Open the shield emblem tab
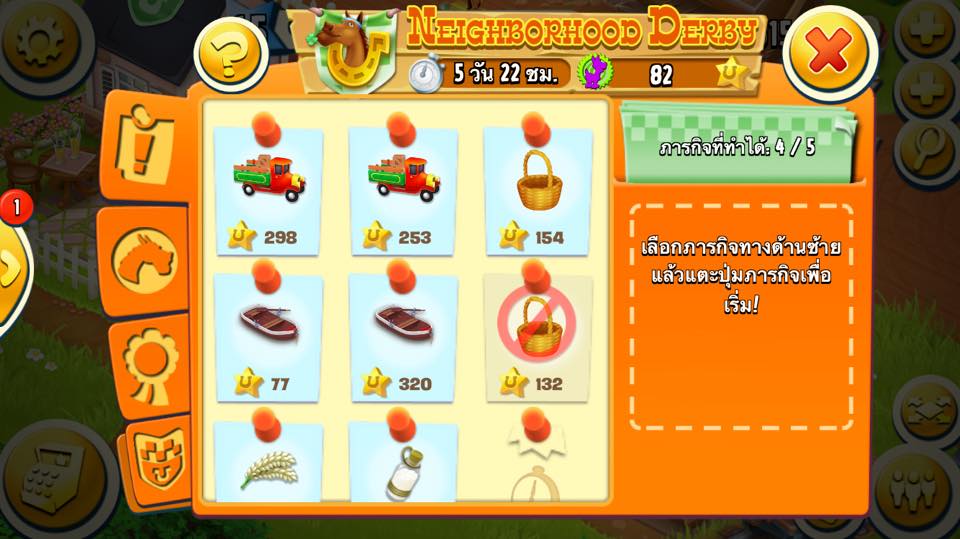 (x=158, y=462)
